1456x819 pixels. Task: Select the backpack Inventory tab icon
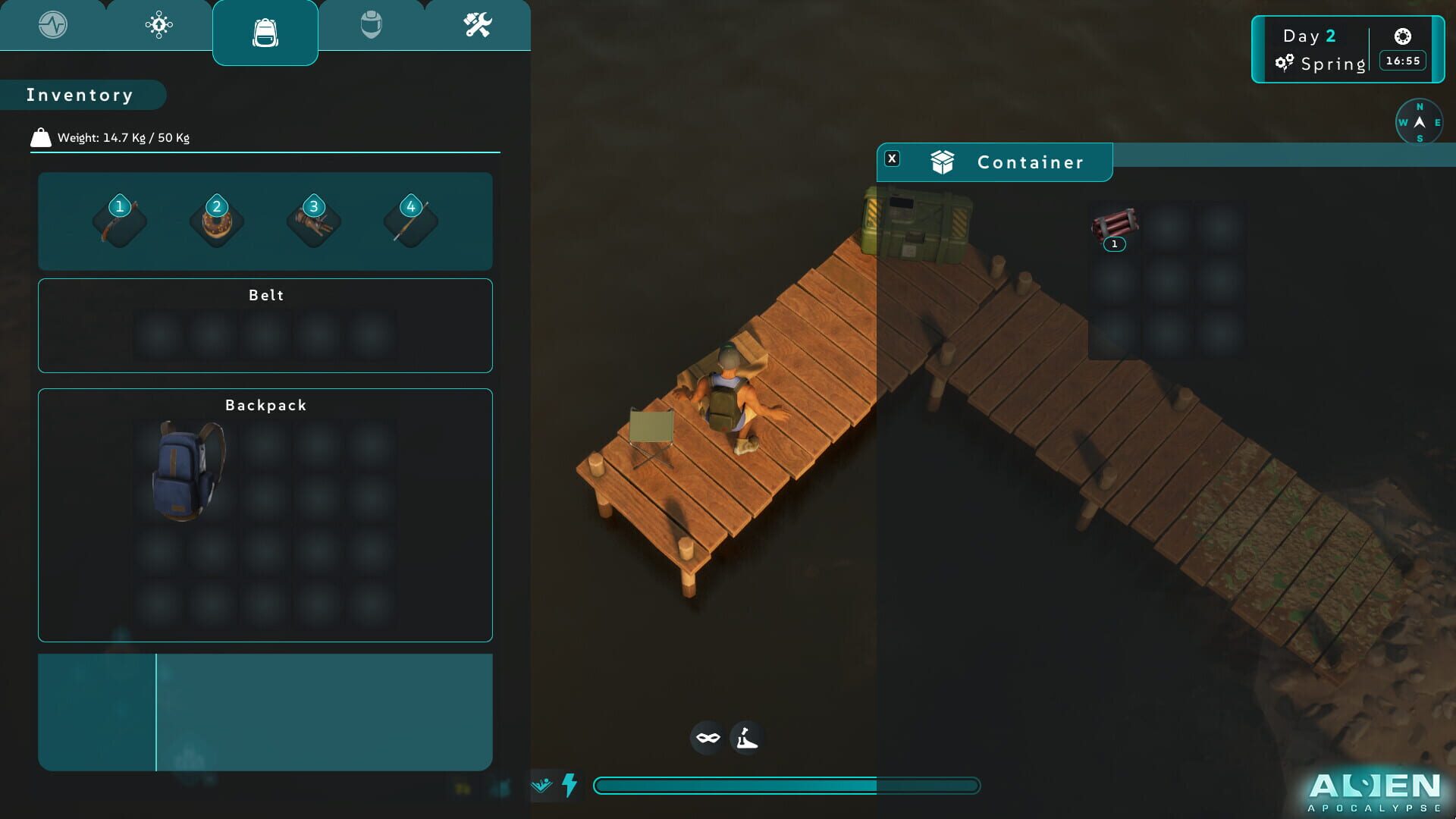[x=265, y=32]
